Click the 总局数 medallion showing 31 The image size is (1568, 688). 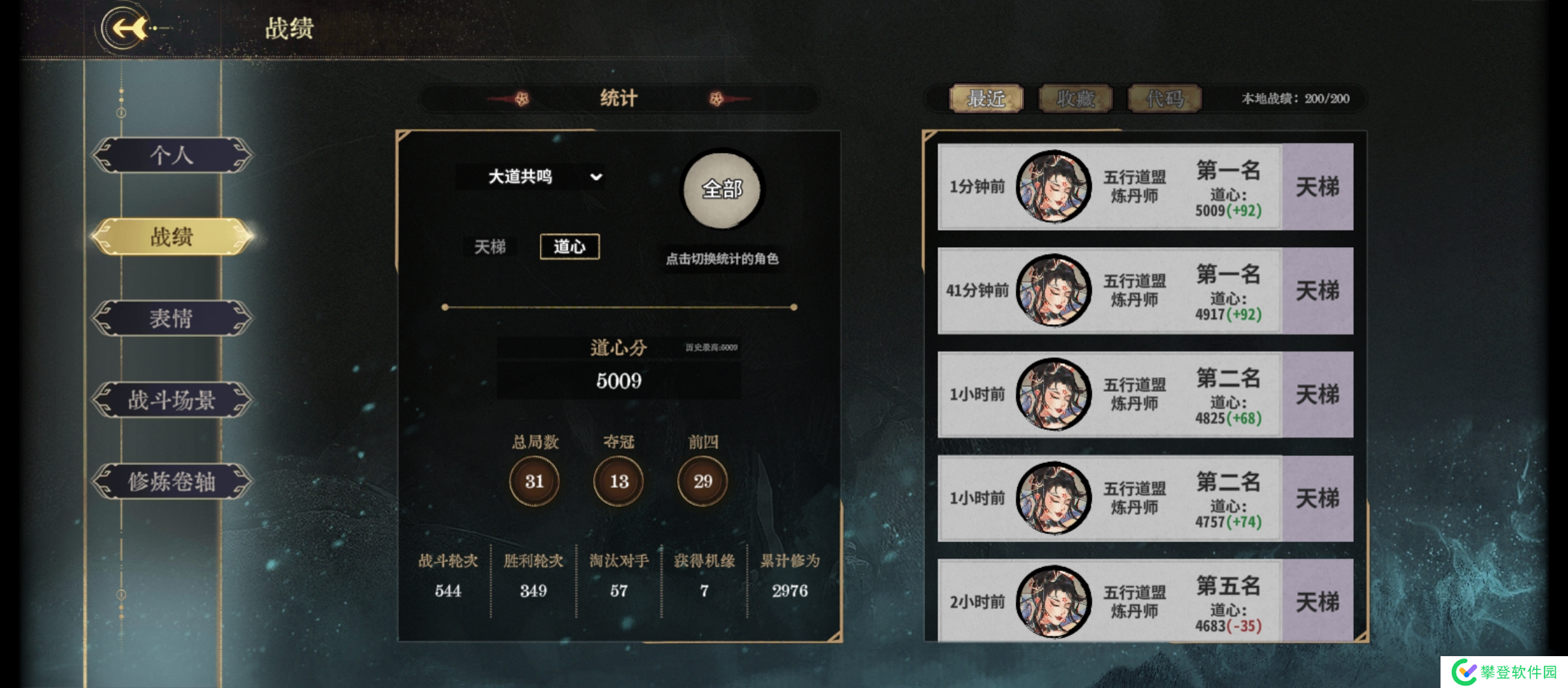point(534,482)
